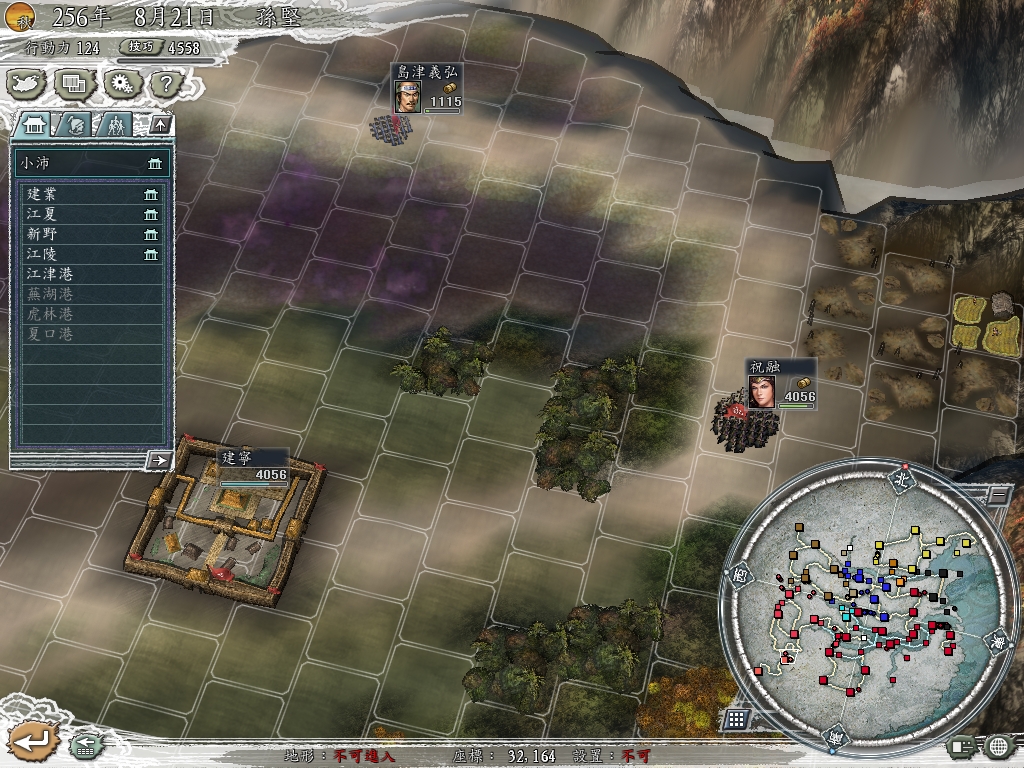
Task: Click the list panel's right arrow button
Action: tap(158, 460)
